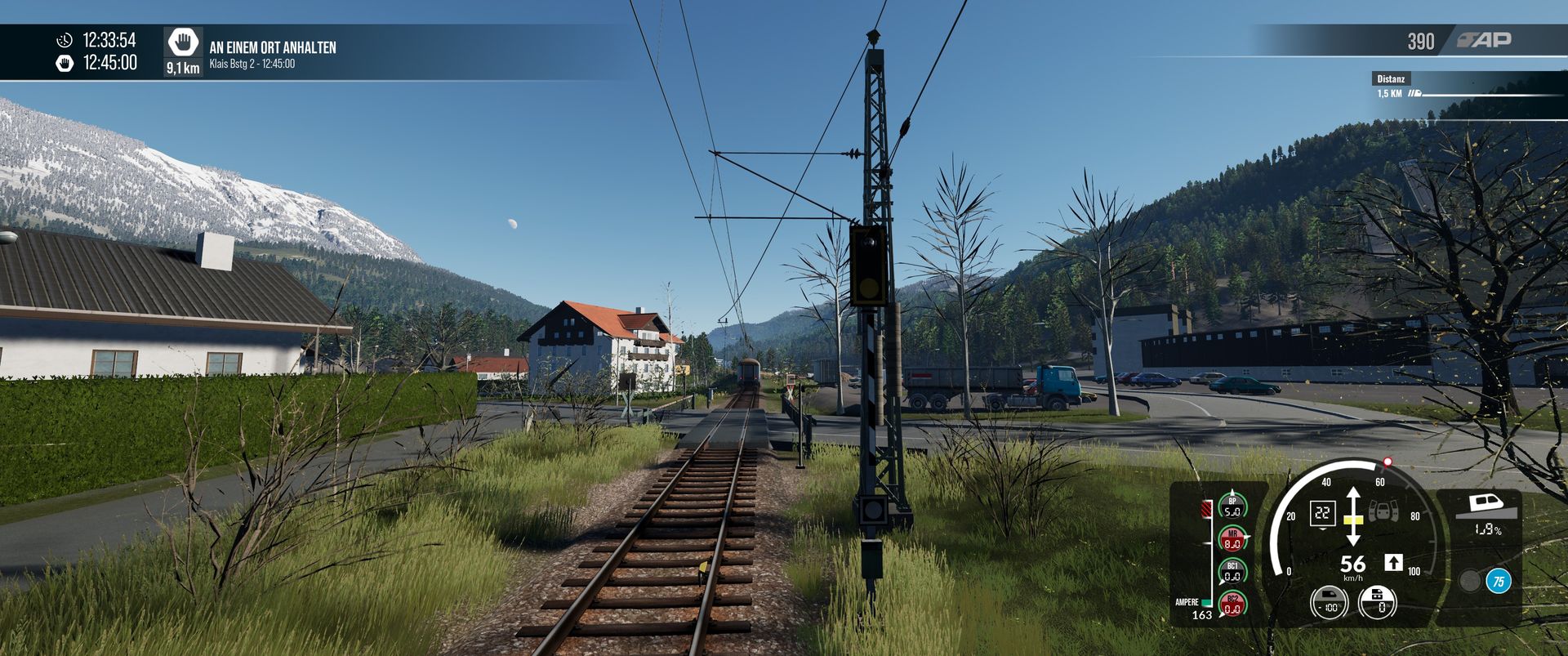1568x656 pixels.
Task: Click the boxed 22 indicator in speedometer
Action: point(1322,514)
